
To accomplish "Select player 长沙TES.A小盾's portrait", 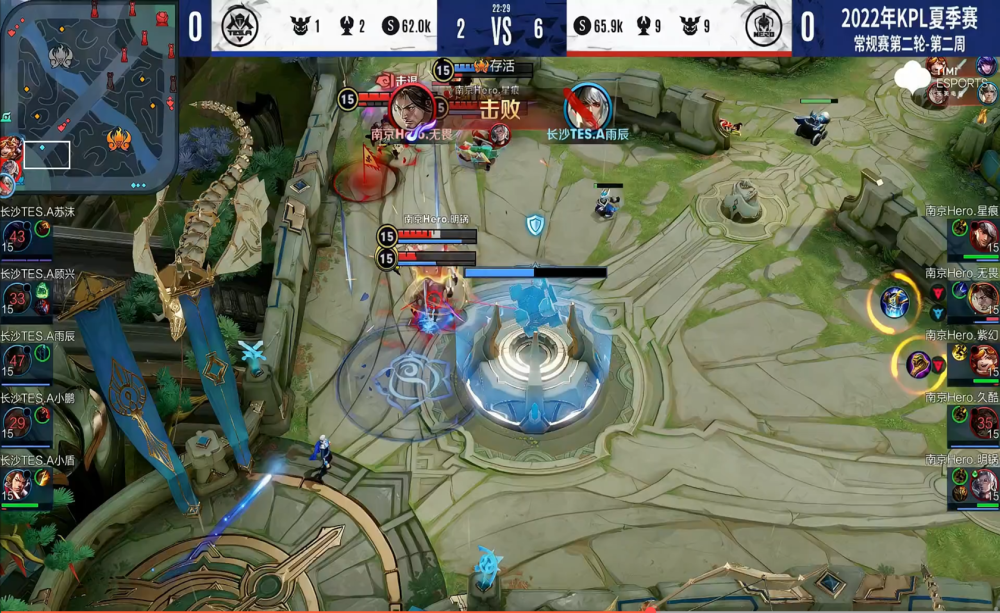I will click(x=17, y=485).
